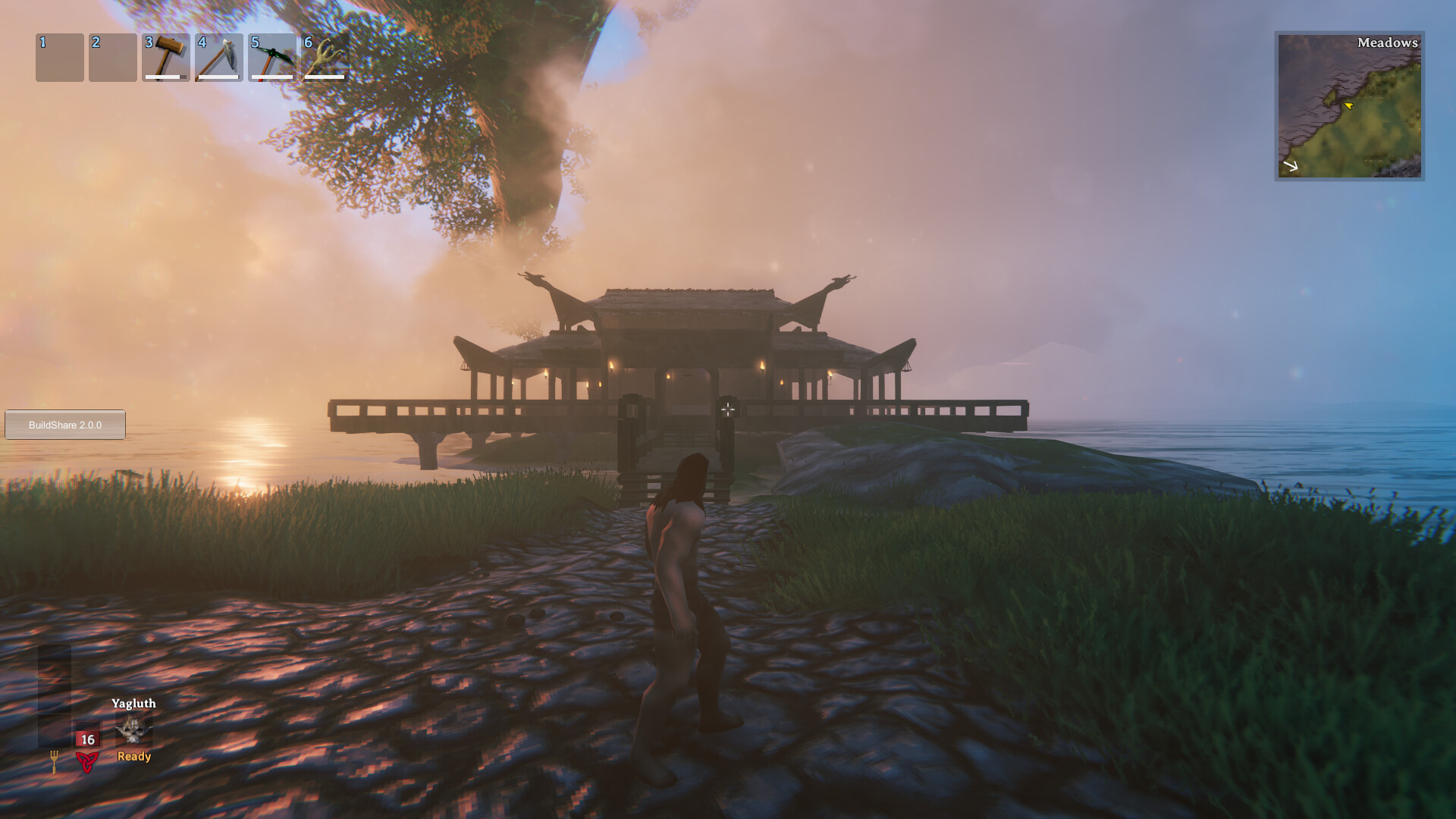
Task: Select the Hammer in hotbar slot 3
Action: tap(167, 57)
